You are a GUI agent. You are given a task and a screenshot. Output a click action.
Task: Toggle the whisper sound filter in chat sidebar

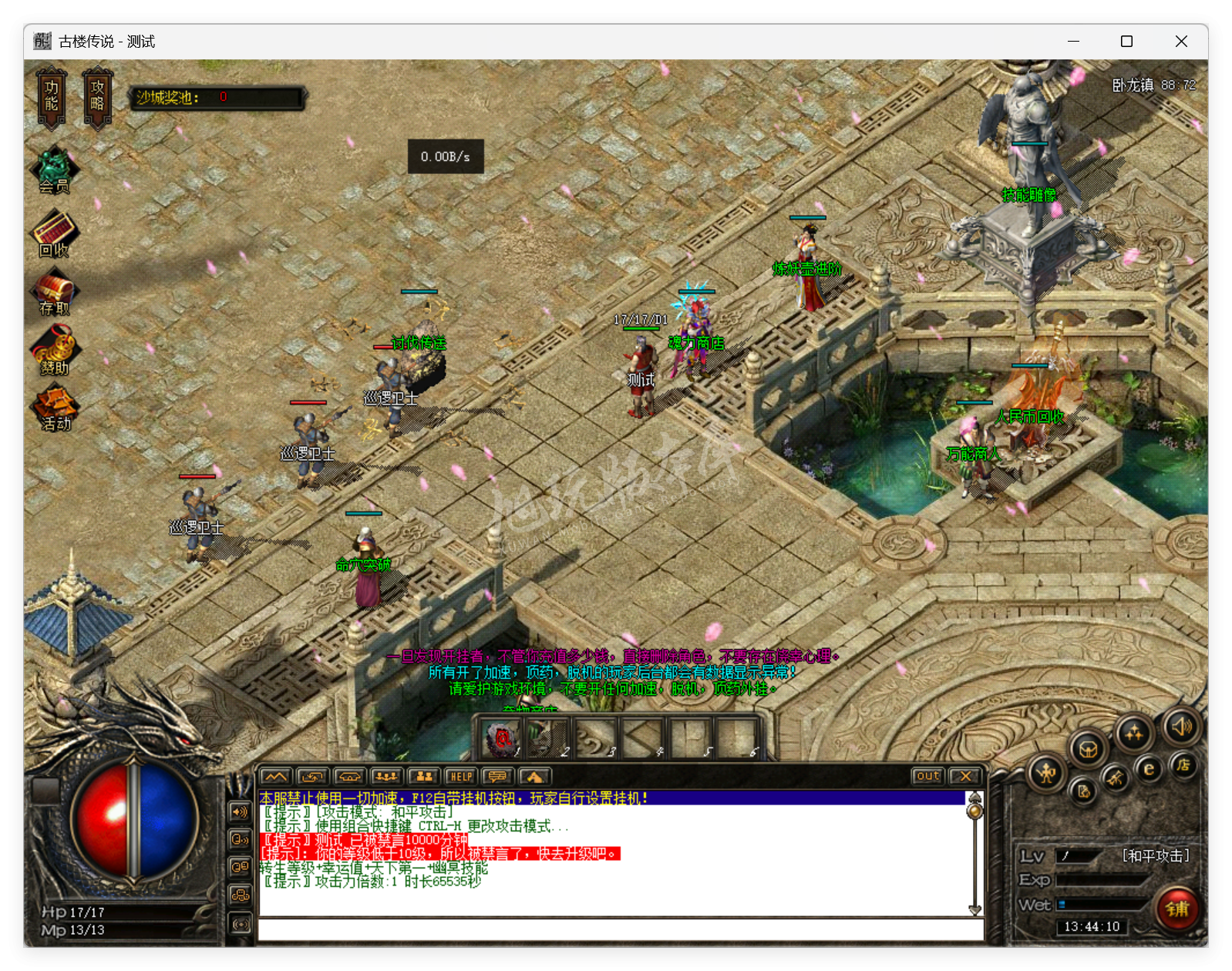point(240,839)
